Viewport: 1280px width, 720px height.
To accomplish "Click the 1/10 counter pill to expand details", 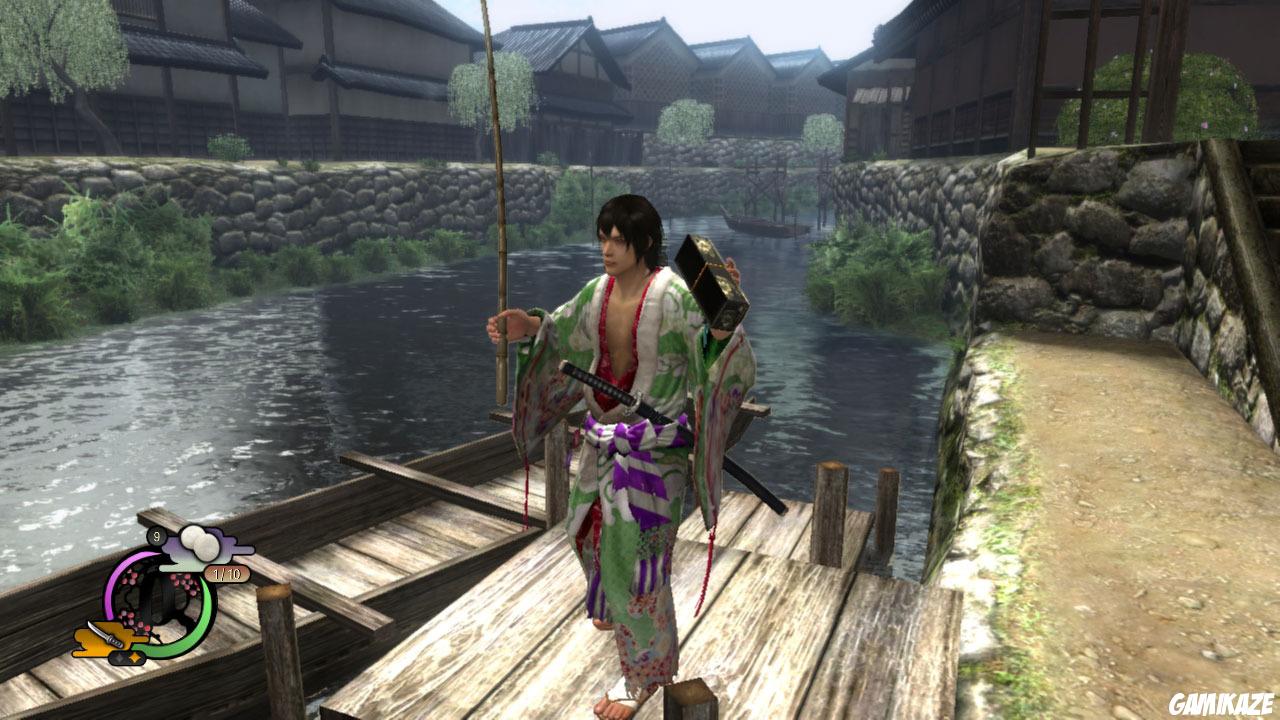I will pyautogui.click(x=226, y=573).
